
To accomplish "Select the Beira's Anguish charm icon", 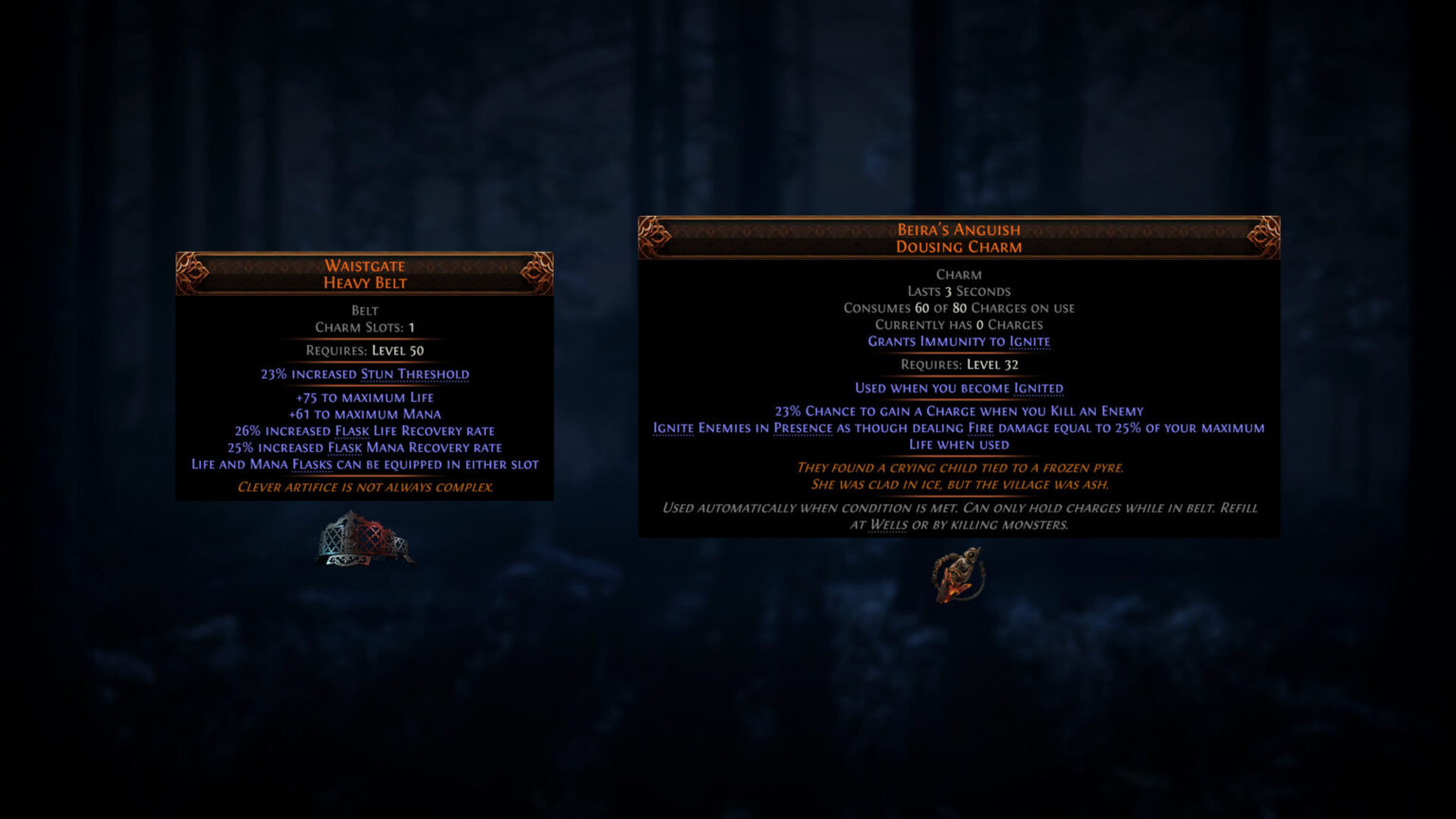I will point(957,575).
